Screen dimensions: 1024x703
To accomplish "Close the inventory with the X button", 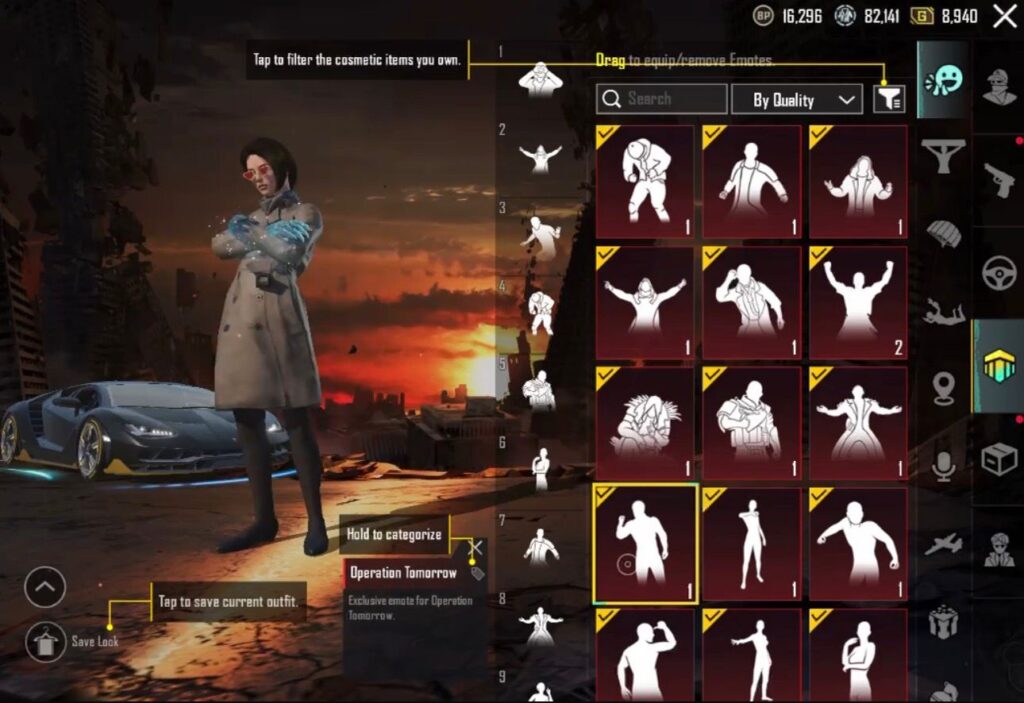I will 1004,15.
